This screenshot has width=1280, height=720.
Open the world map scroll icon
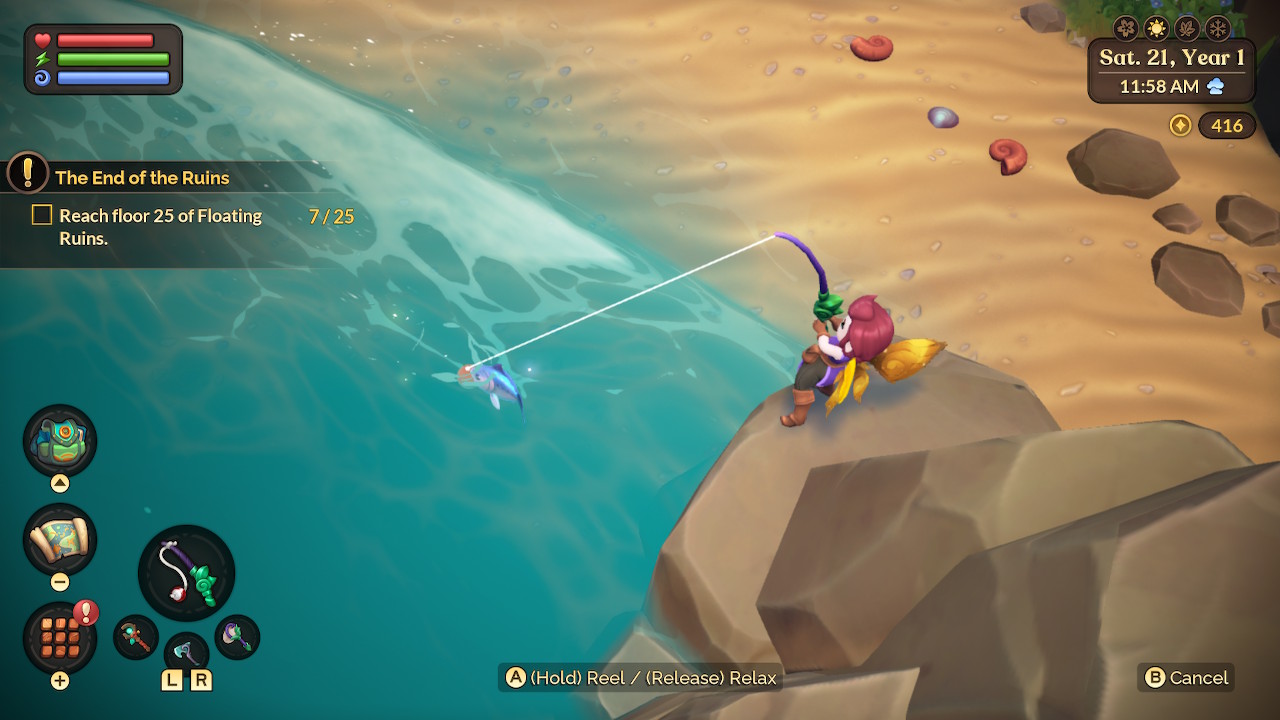point(60,540)
